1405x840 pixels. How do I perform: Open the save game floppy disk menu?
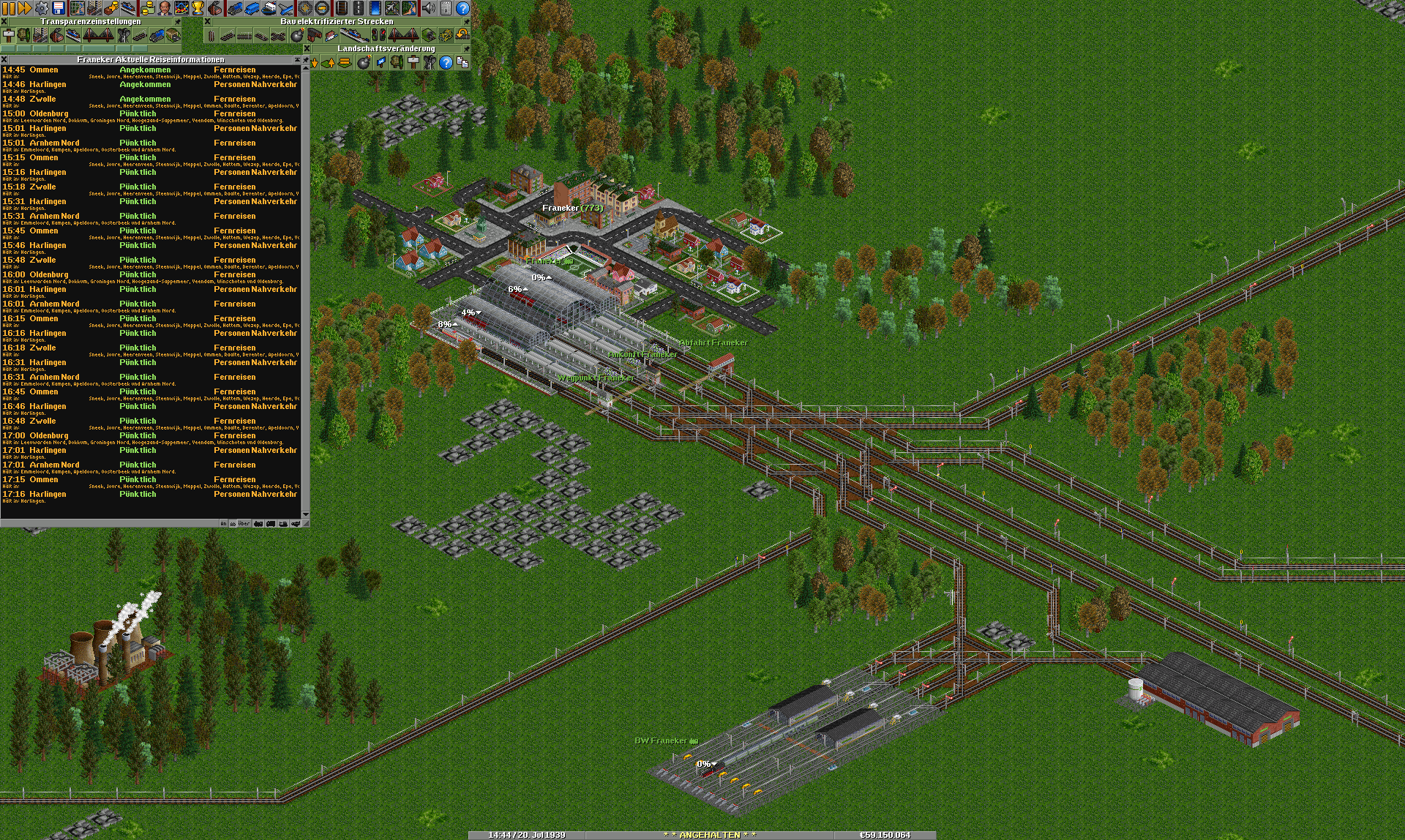pyautogui.click(x=59, y=8)
